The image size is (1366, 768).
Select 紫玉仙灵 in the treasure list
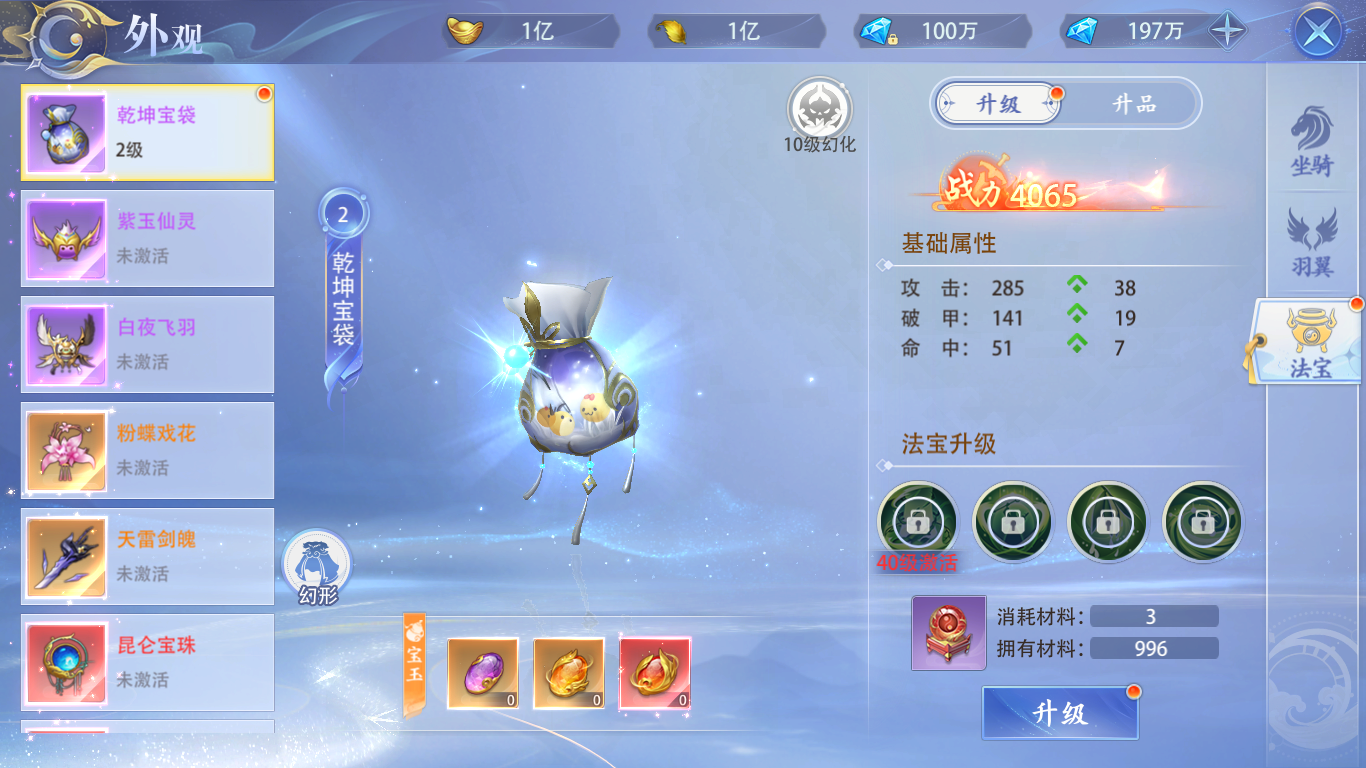[146, 238]
